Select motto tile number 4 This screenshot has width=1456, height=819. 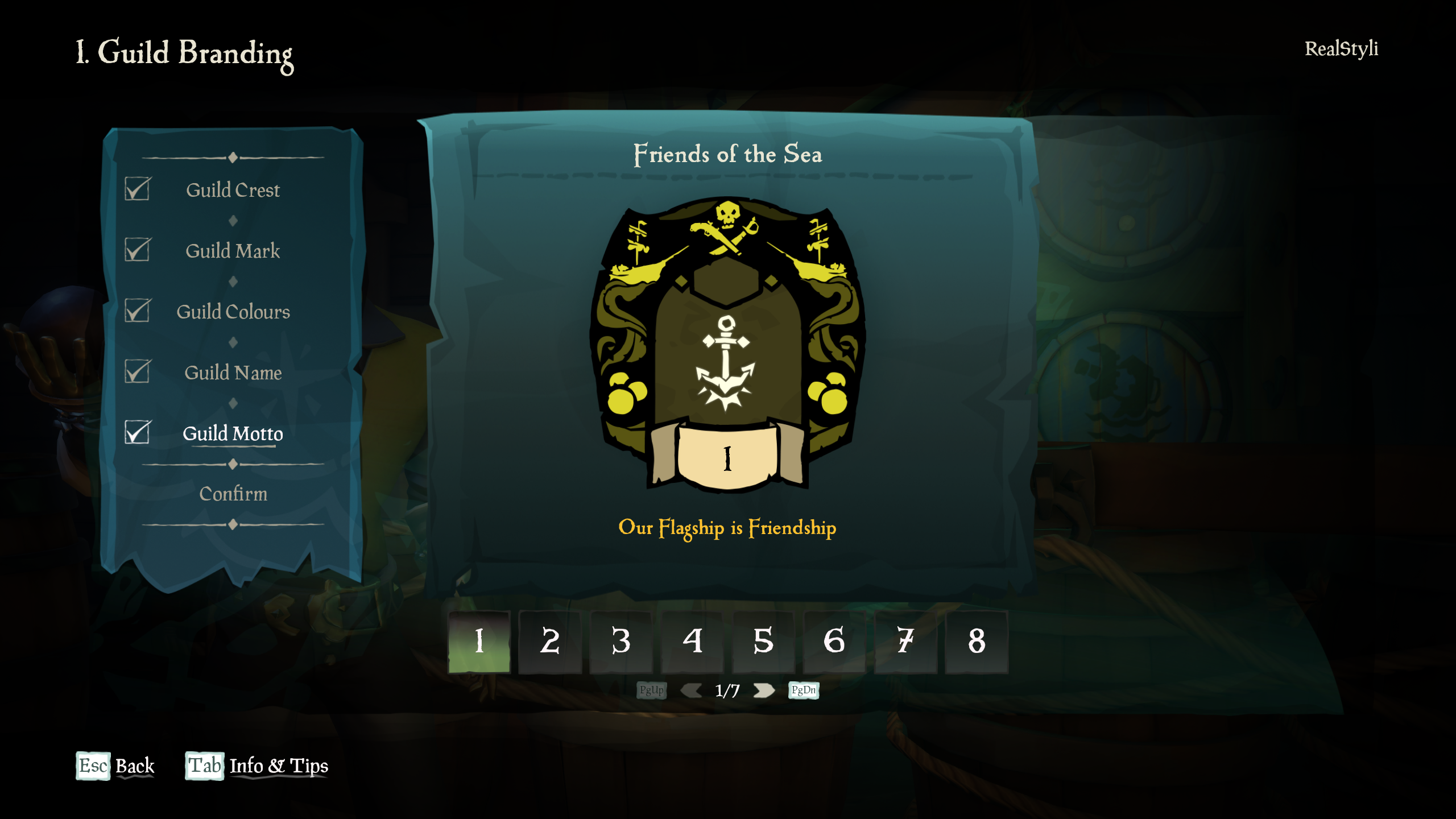pyautogui.click(x=692, y=642)
